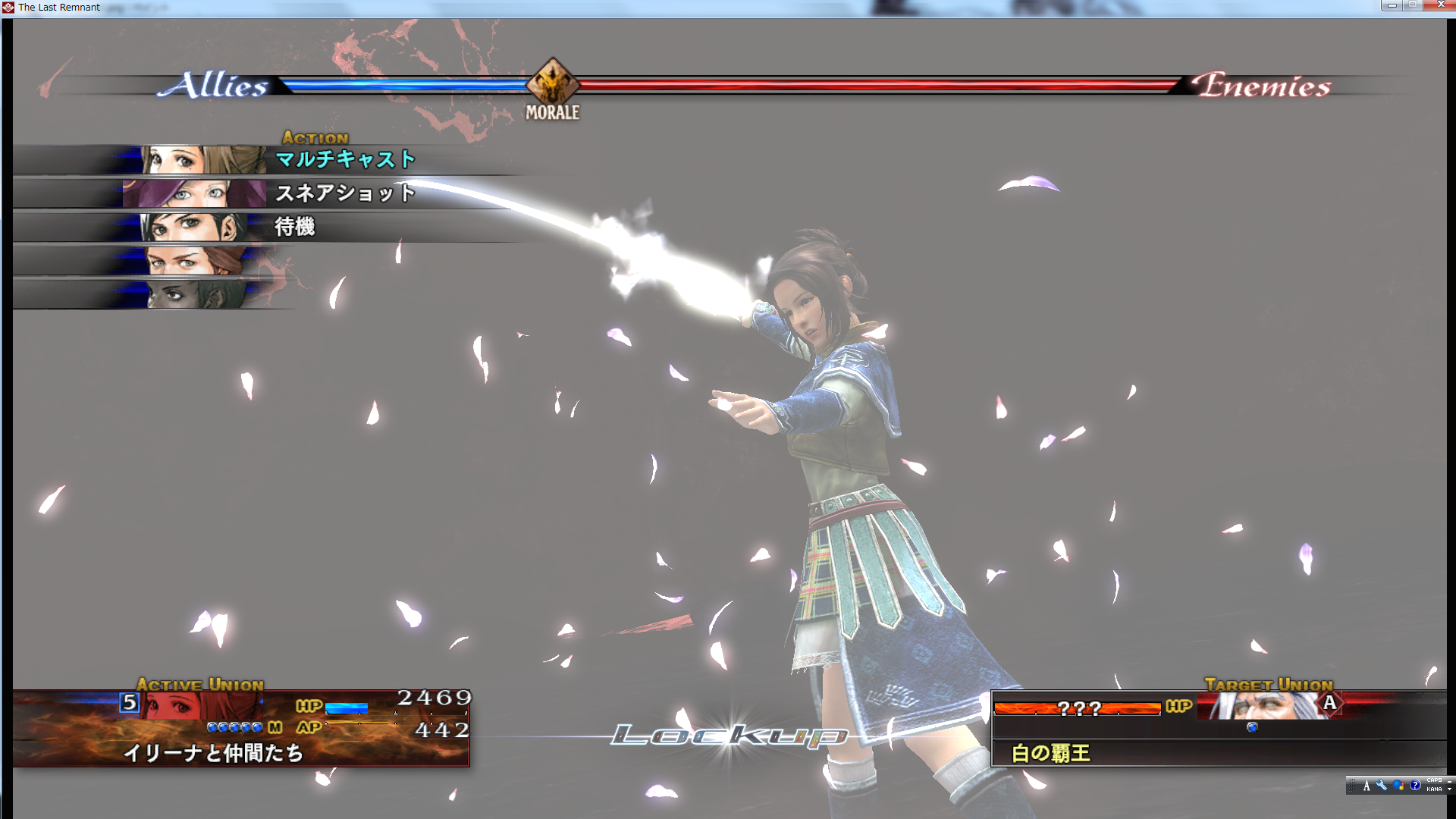Open the IME toolbar help icon

1415,786
